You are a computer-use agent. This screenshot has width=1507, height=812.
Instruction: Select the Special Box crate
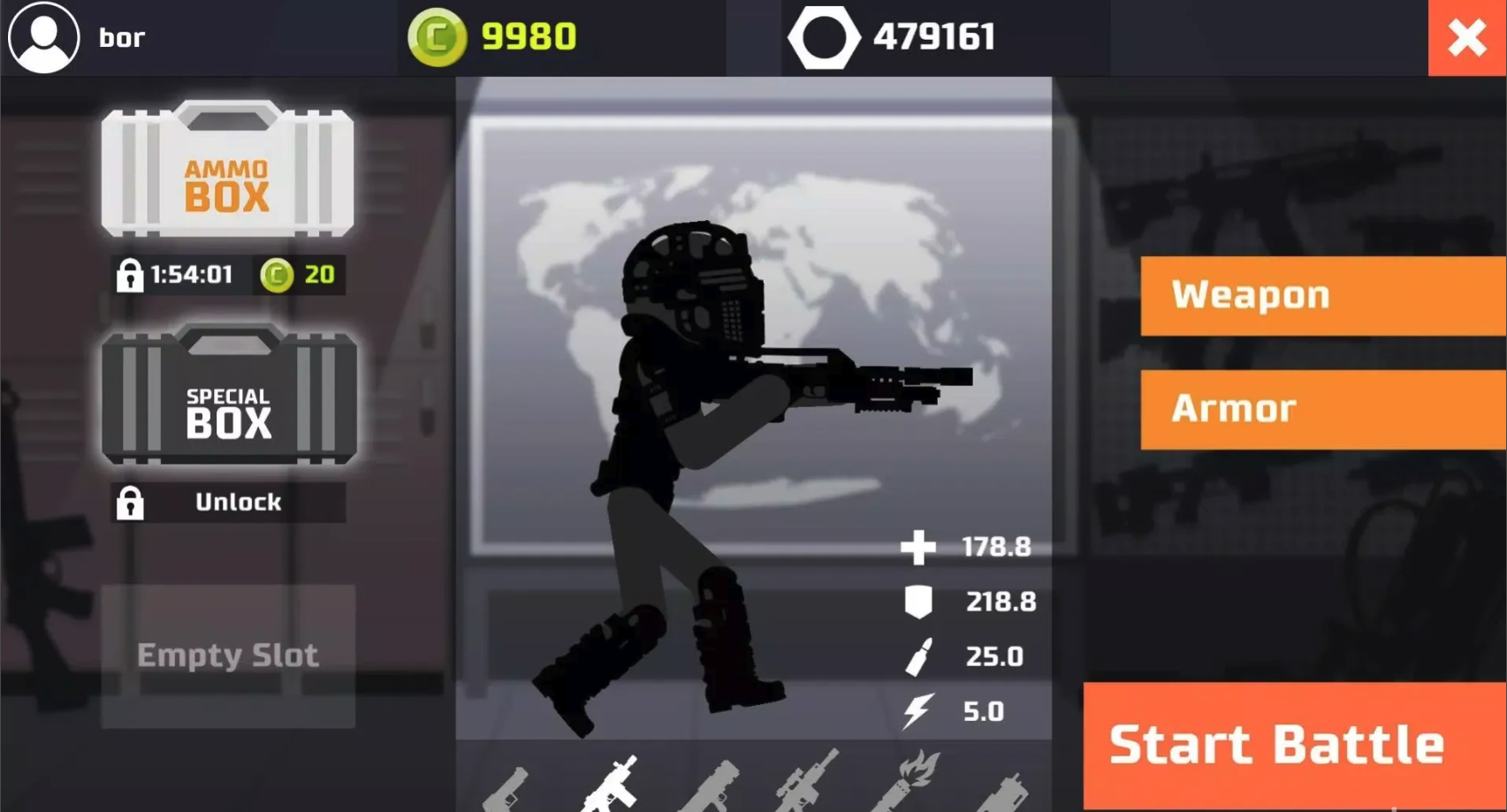[229, 396]
